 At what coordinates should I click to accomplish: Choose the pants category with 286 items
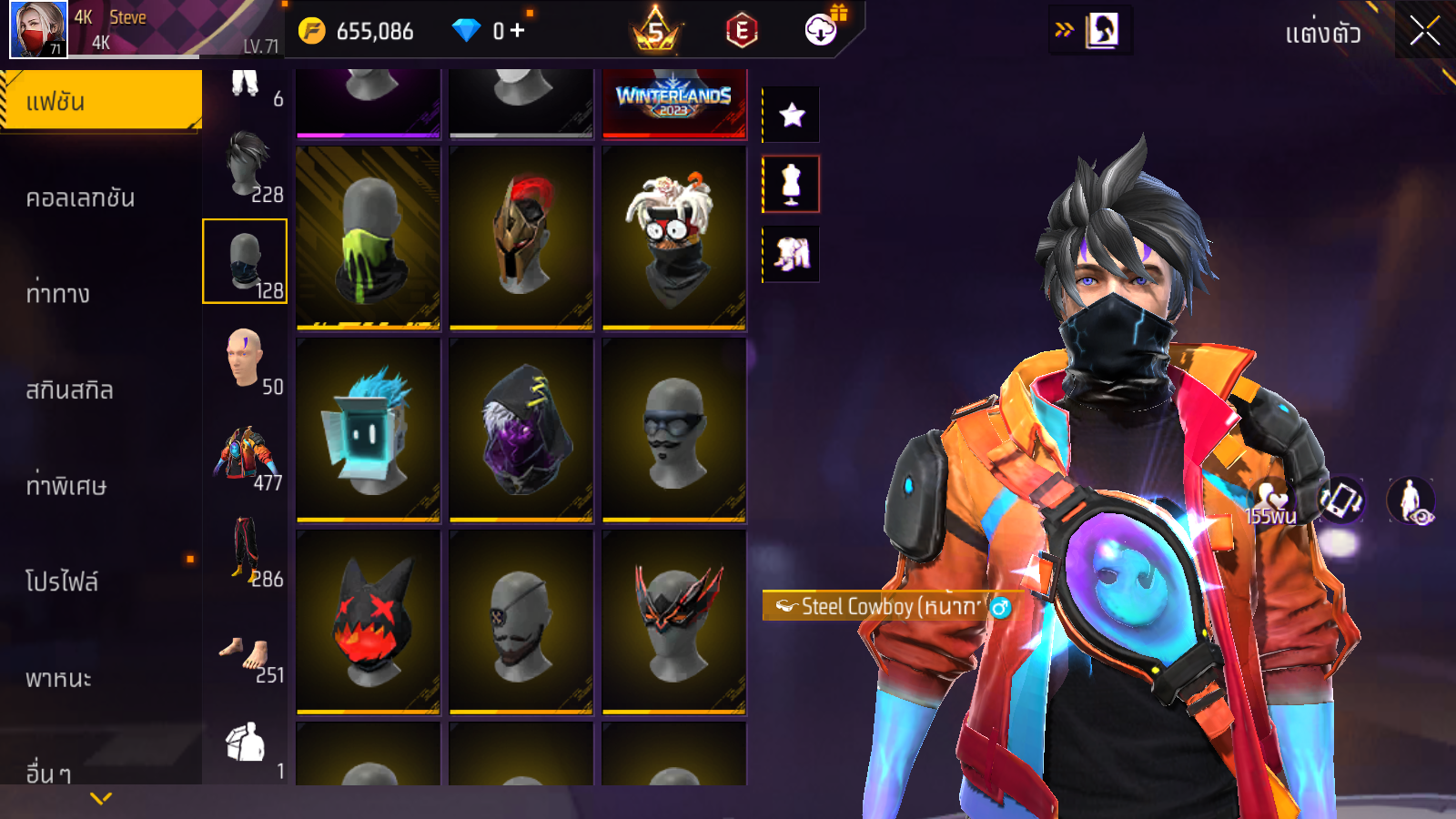(x=246, y=551)
